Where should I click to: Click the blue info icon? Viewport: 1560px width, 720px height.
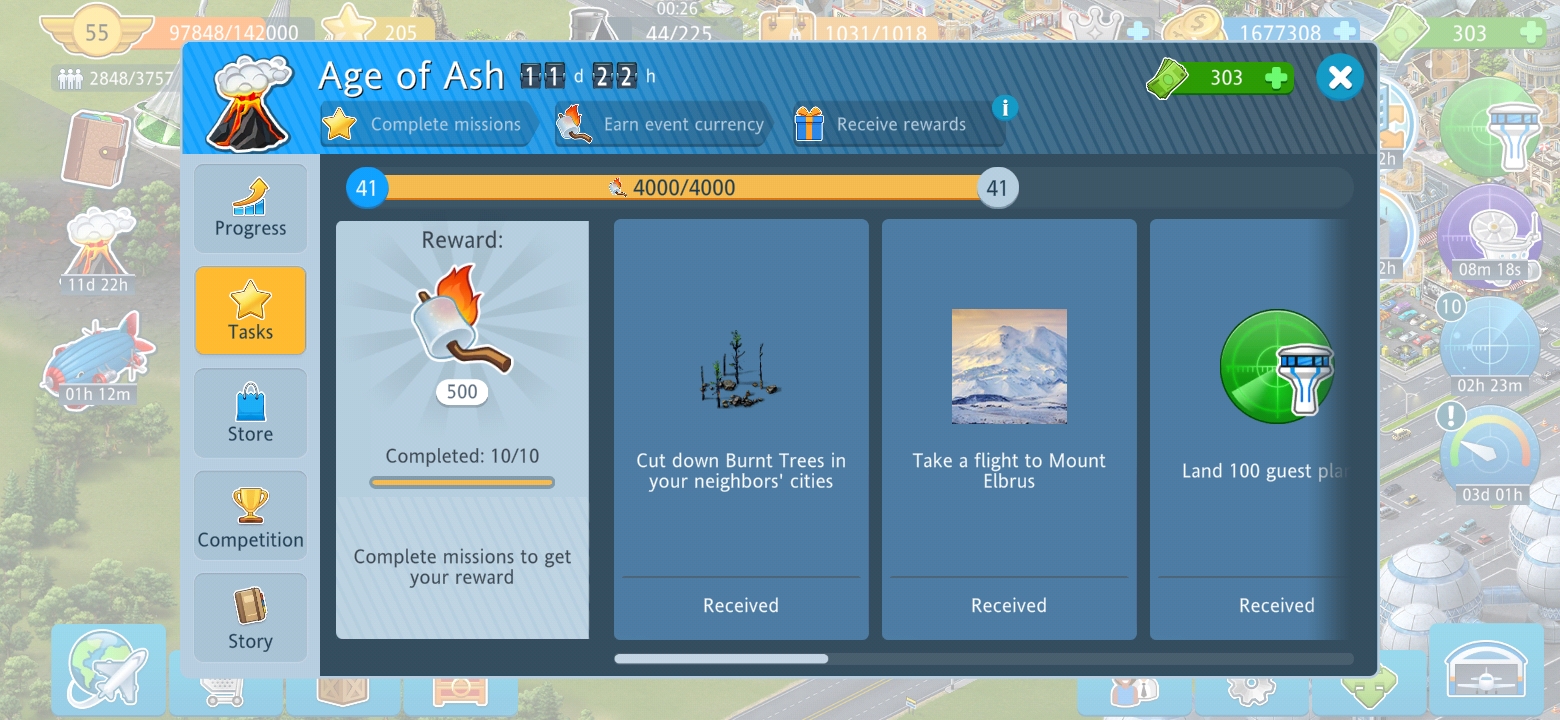click(x=1005, y=107)
